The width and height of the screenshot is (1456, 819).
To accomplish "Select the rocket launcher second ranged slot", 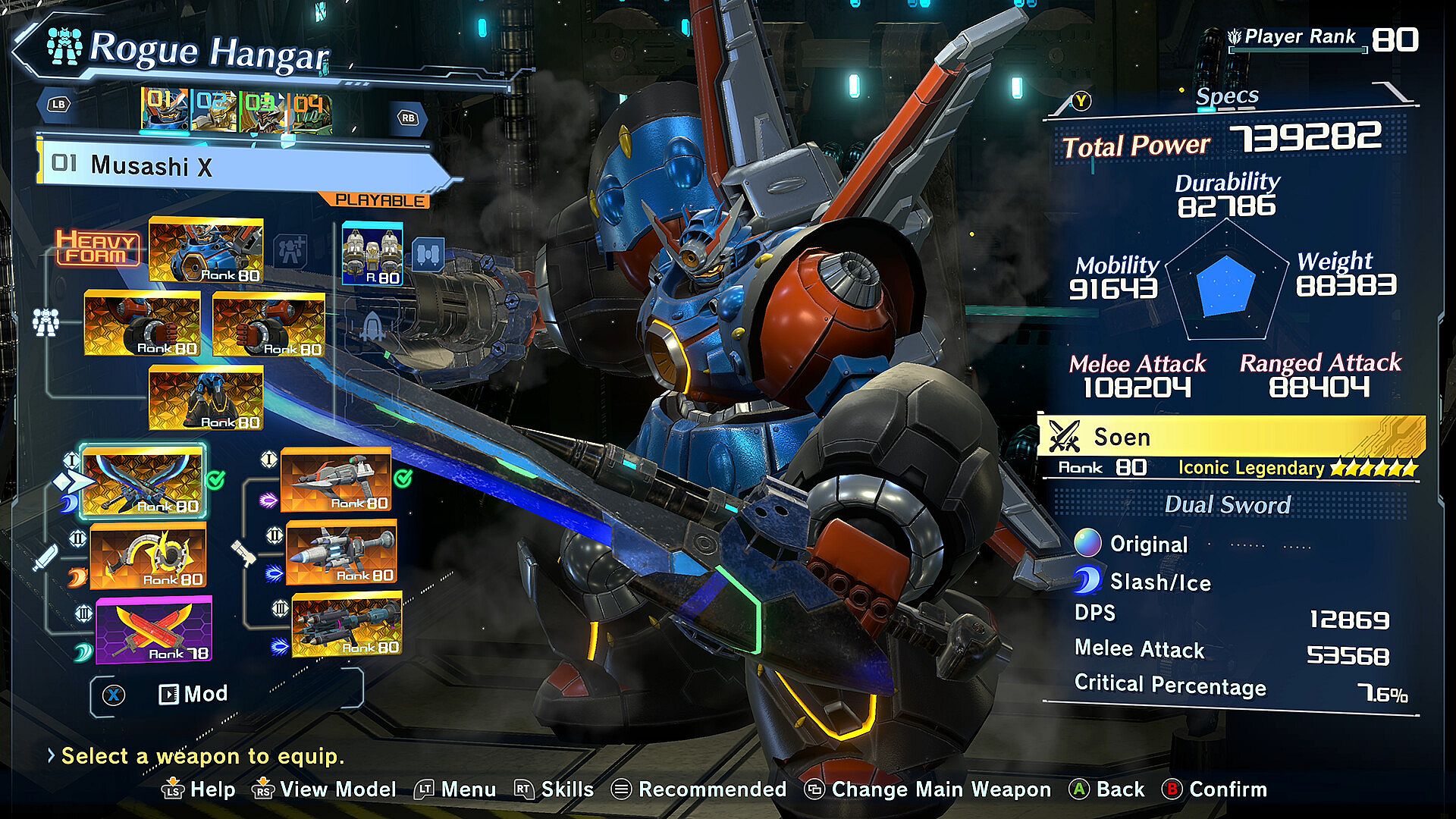I will [x=341, y=553].
